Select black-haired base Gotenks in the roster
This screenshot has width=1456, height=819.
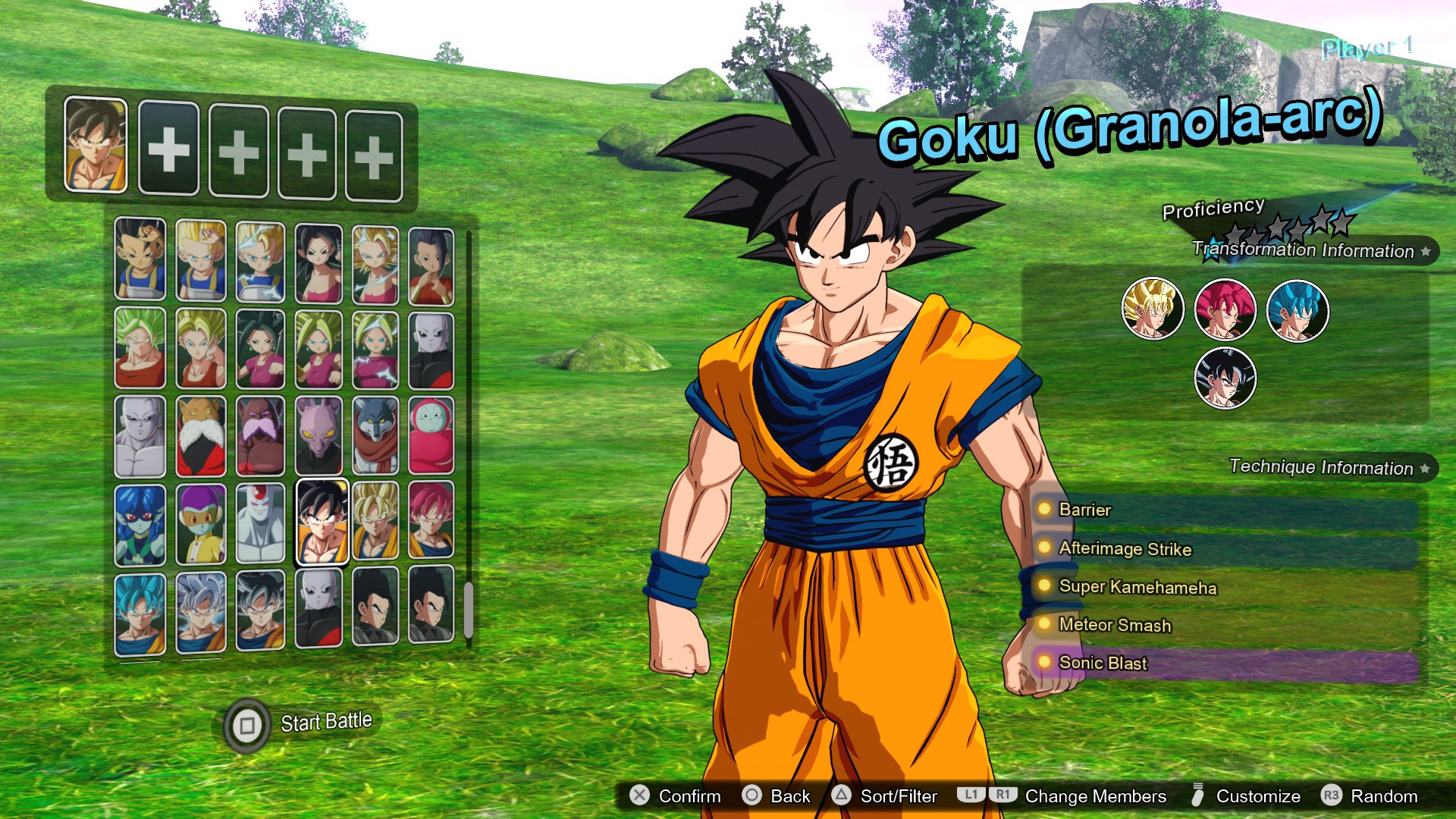pos(140,259)
